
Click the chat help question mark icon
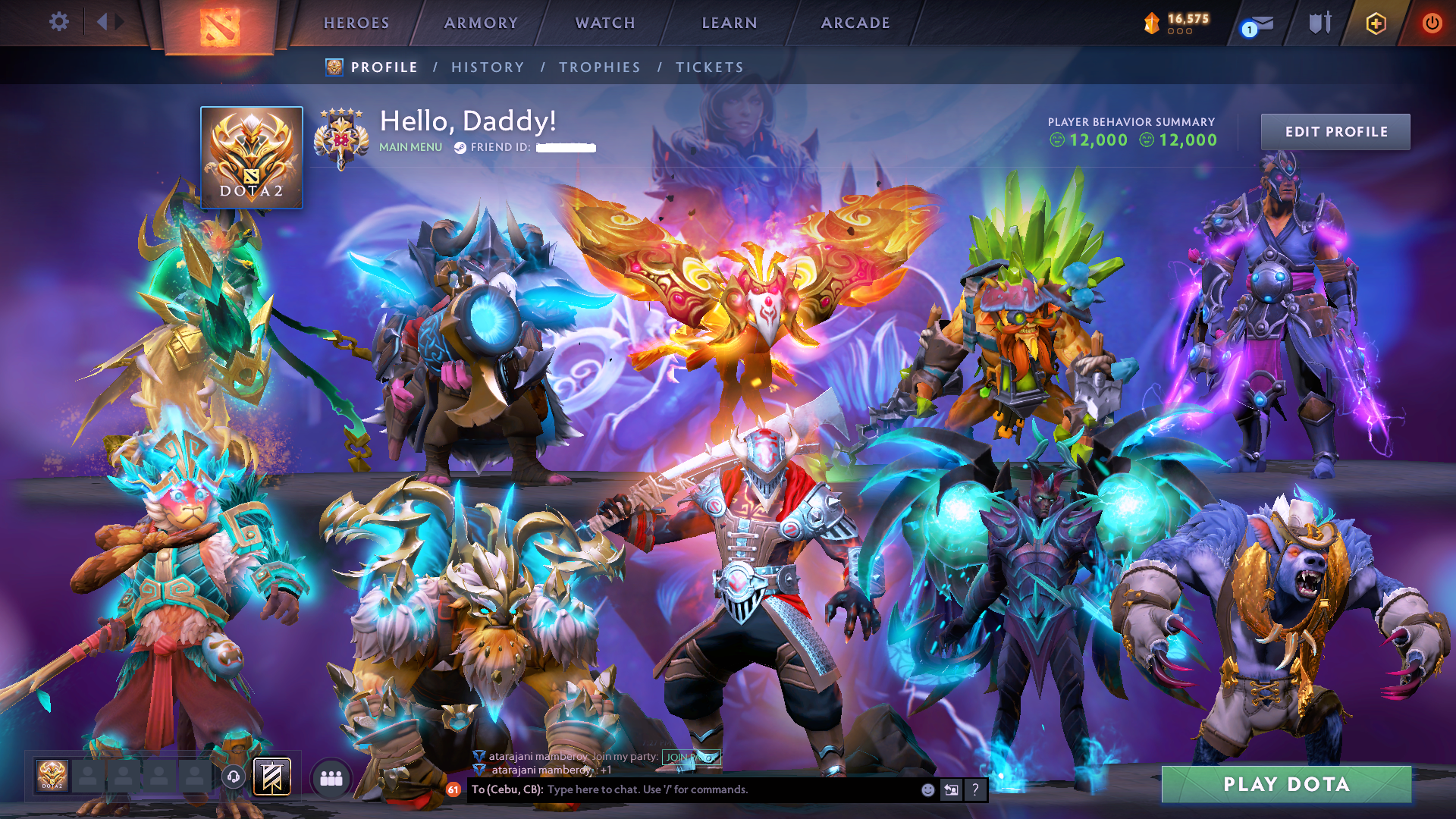[975, 789]
